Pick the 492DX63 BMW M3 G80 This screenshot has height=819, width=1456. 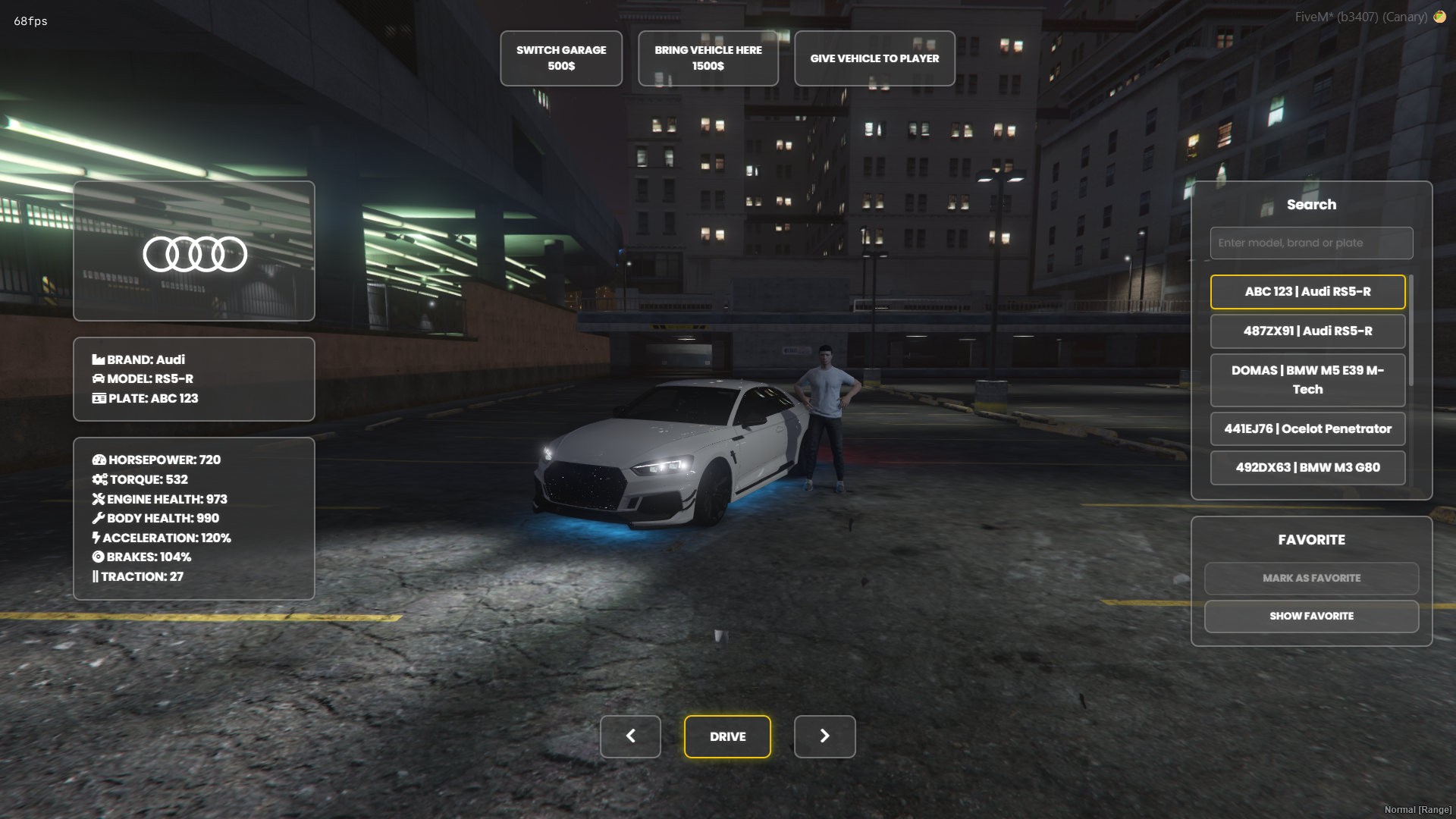pyautogui.click(x=1307, y=468)
